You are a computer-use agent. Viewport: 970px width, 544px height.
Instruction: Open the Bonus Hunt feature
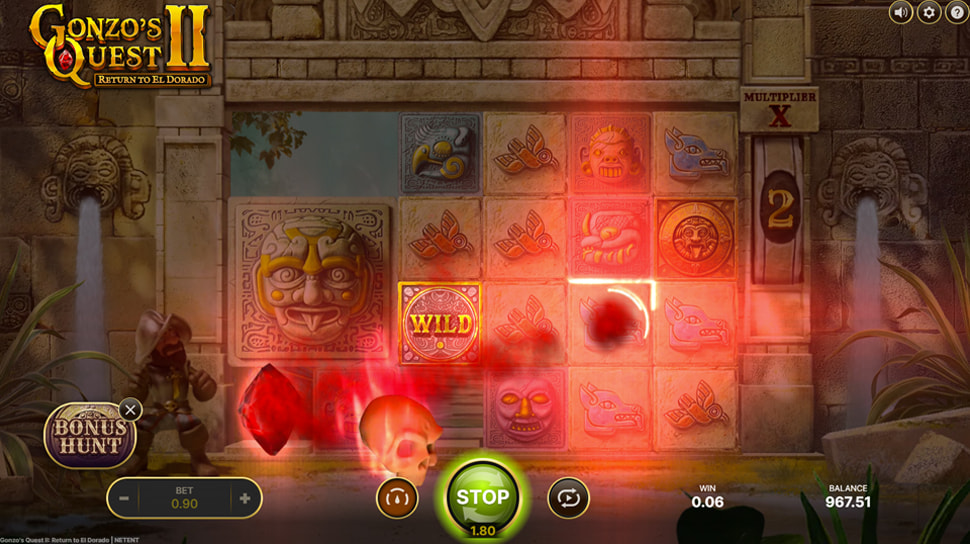(x=89, y=437)
